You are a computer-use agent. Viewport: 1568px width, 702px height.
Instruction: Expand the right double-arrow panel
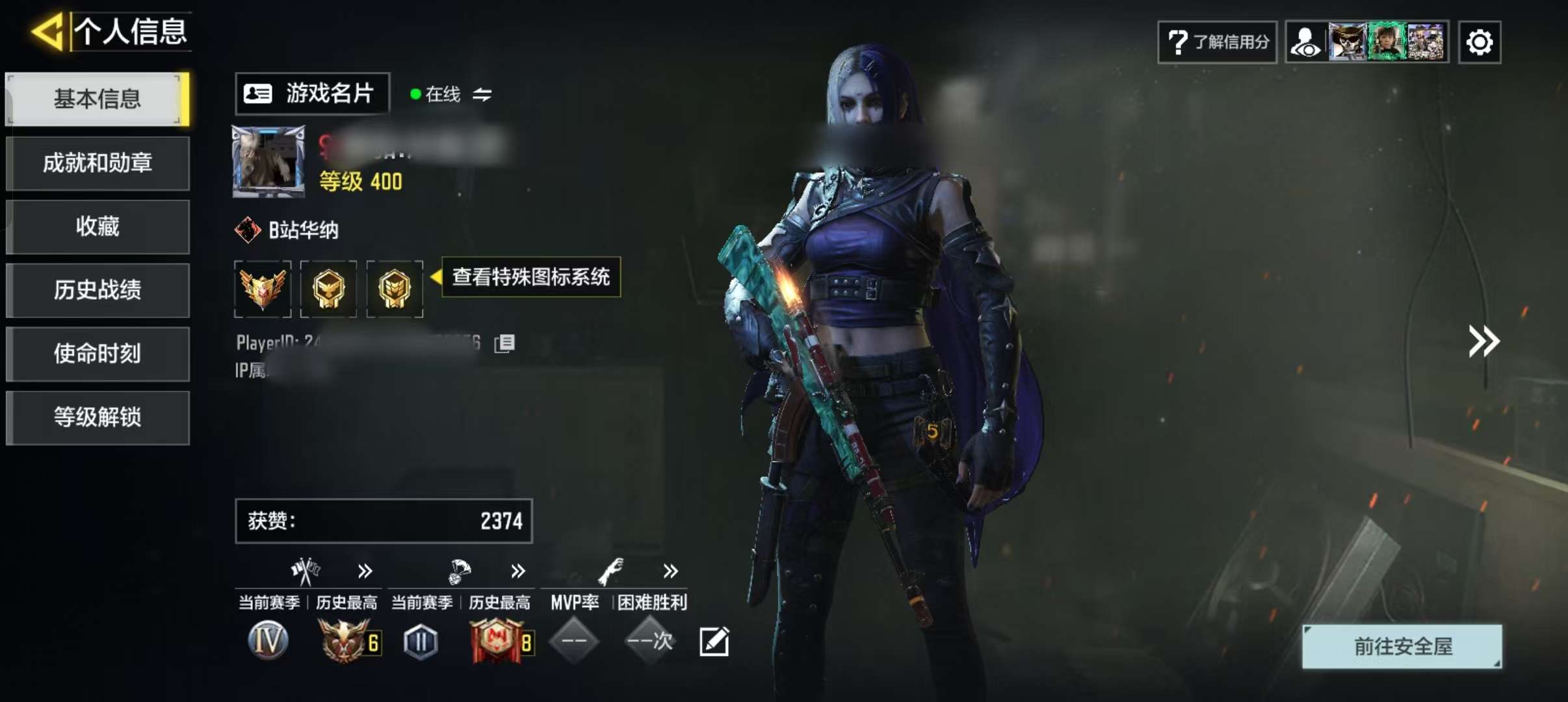(x=1483, y=341)
